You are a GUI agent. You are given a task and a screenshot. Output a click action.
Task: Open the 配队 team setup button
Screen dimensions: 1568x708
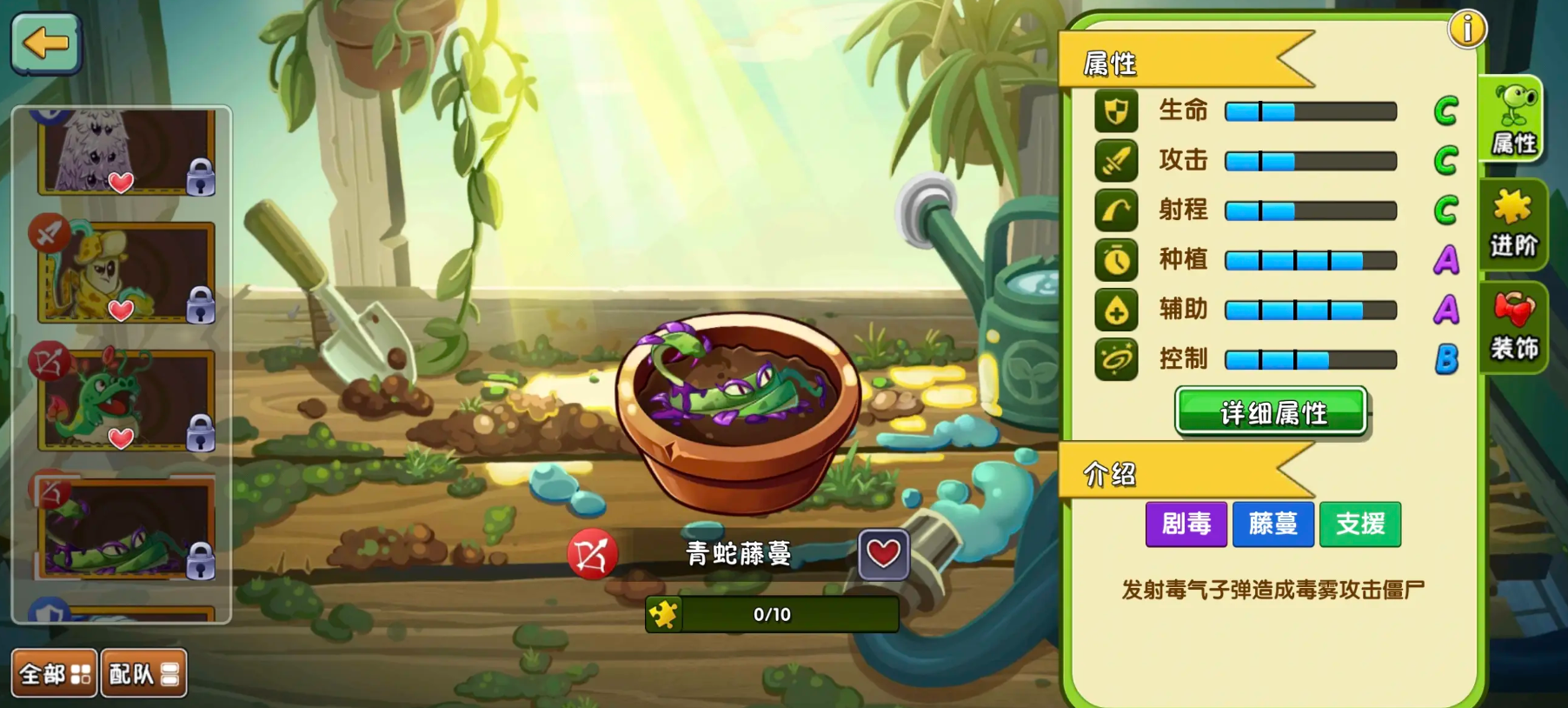click(144, 673)
